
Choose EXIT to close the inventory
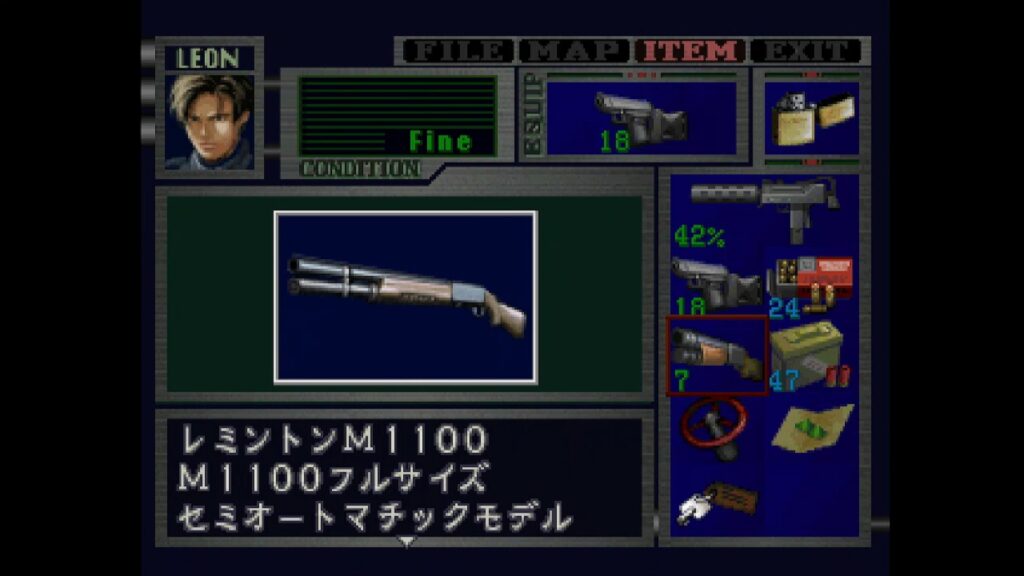806,50
